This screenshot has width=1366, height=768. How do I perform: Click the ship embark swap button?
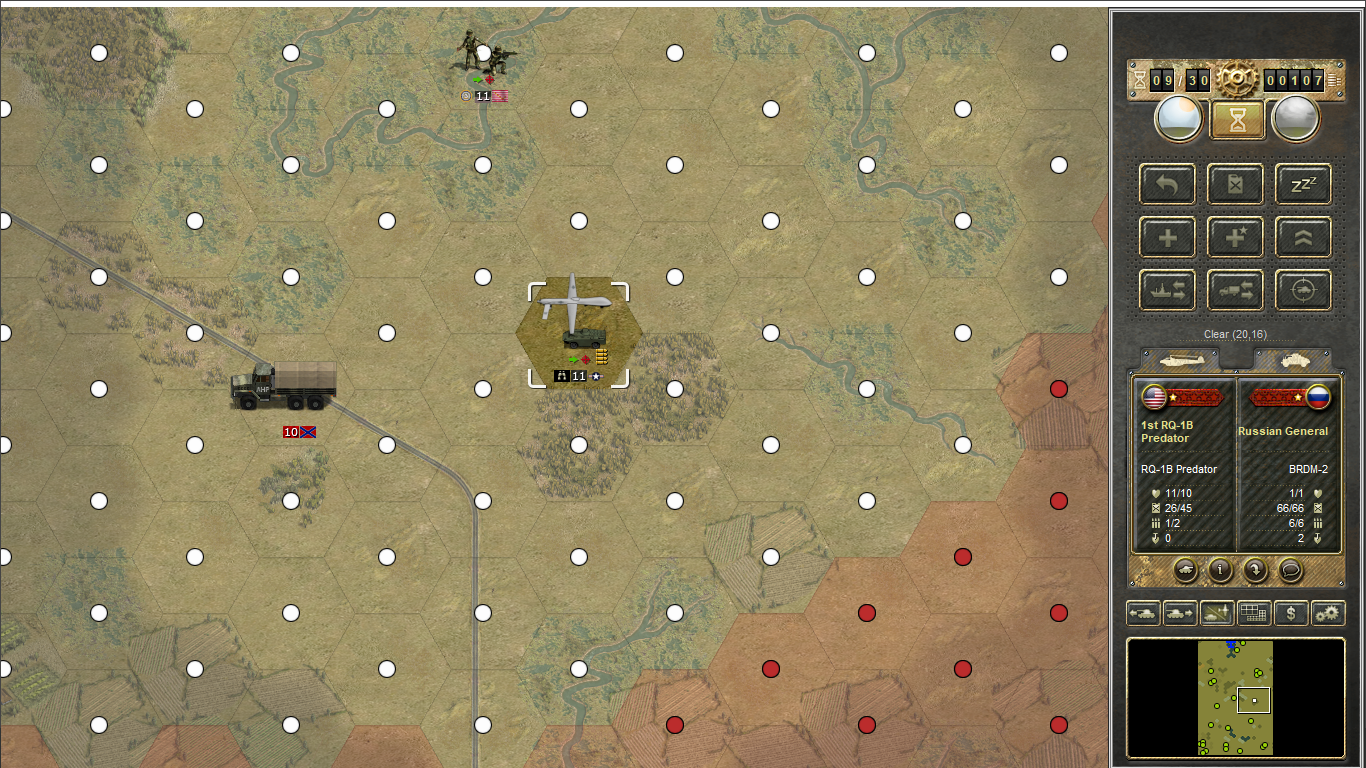[1167, 290]
